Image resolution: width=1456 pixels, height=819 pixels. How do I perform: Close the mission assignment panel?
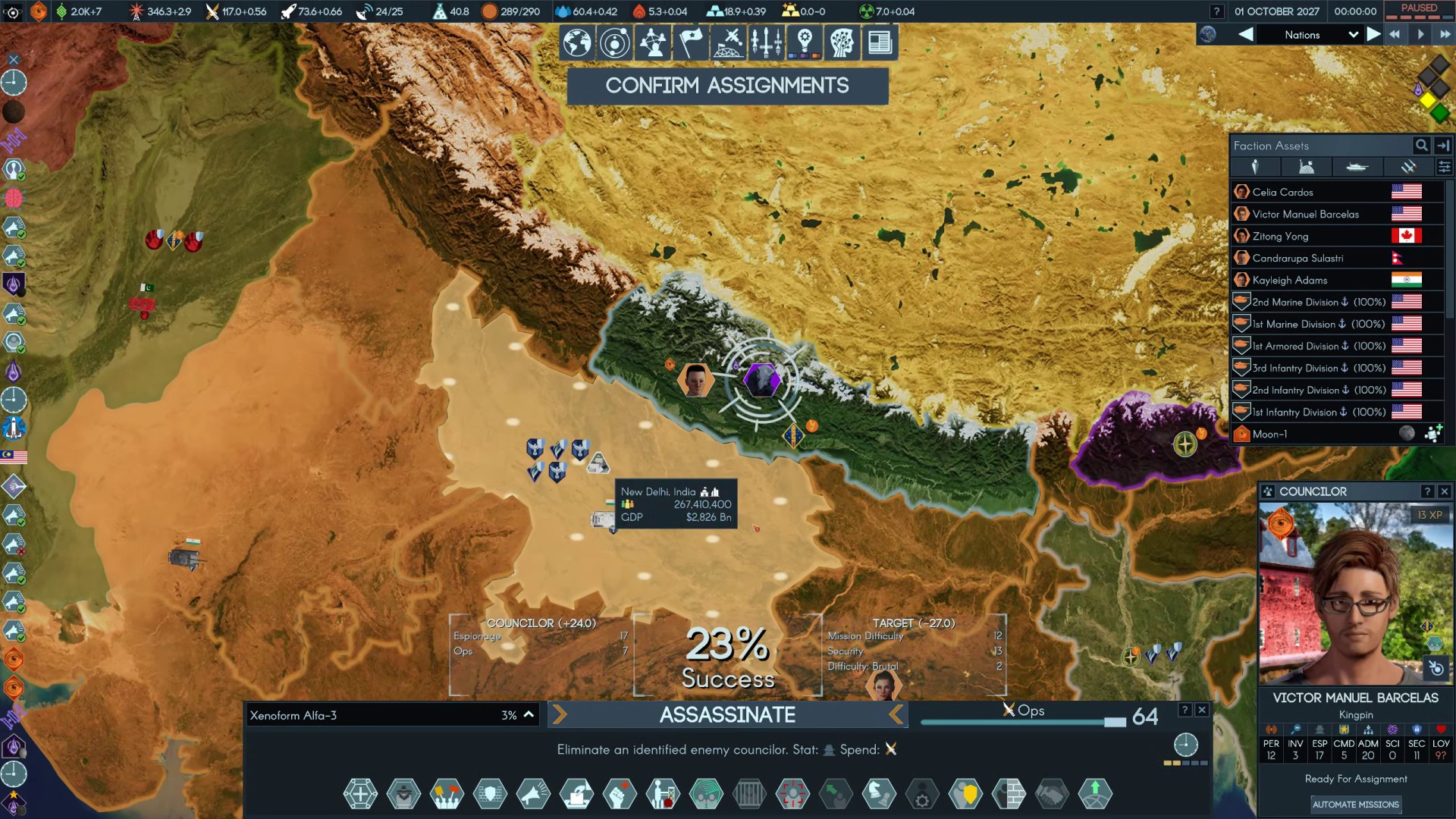coord(1202,710)
